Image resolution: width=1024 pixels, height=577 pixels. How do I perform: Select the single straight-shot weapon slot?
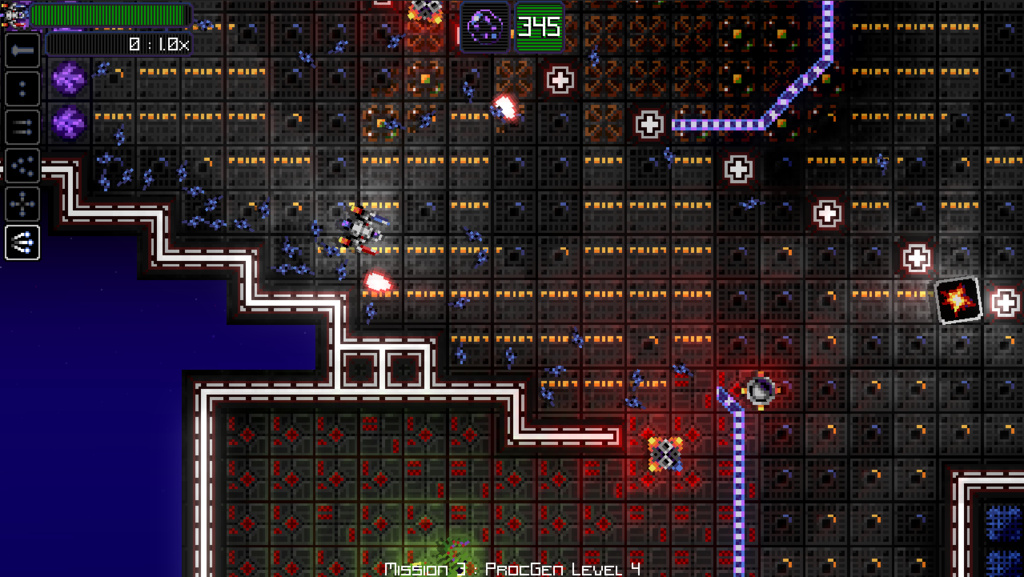pyautogui.click(x=22, y=49)
